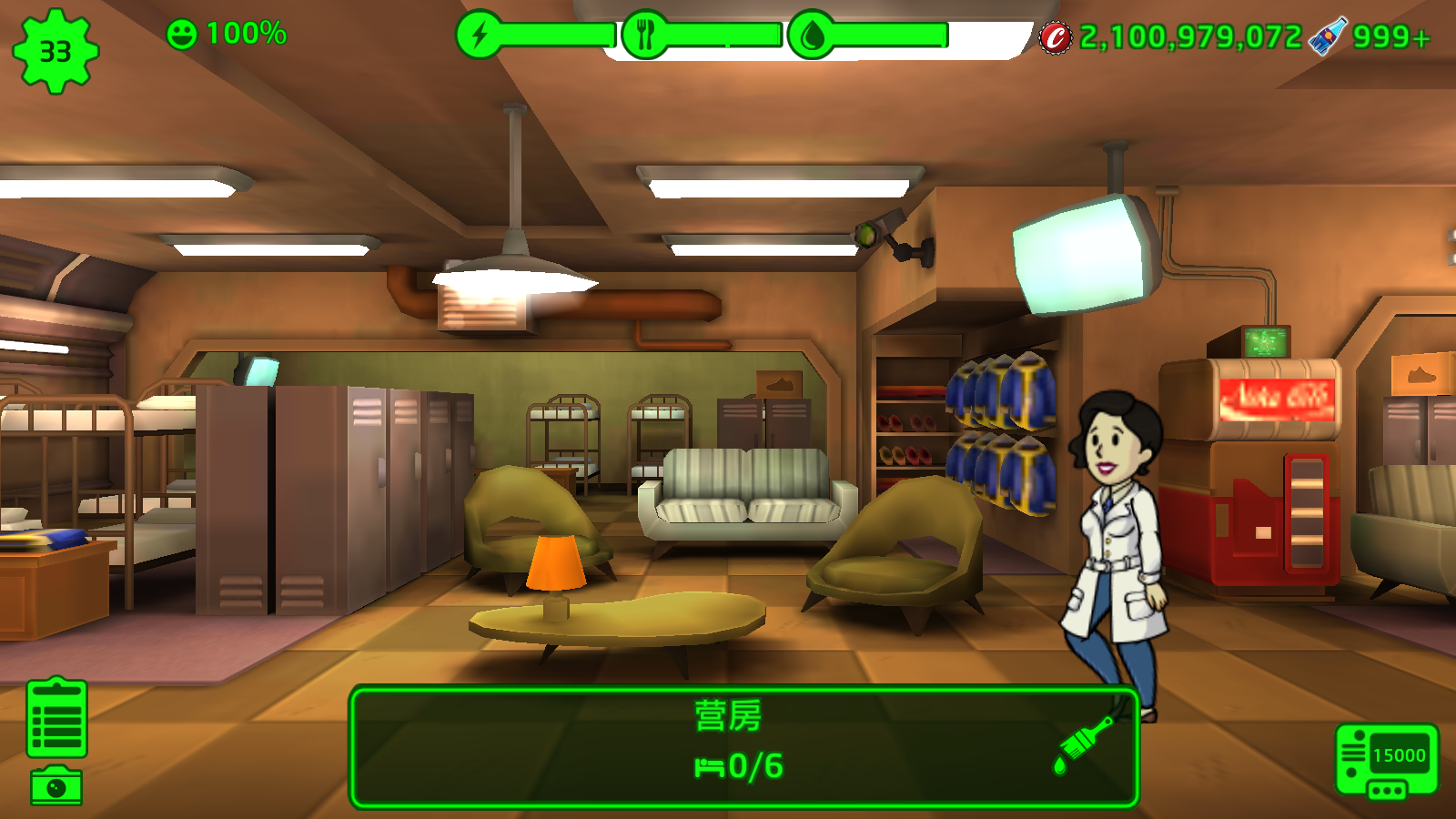Tap the camera screenshot button
Image resolution: width=1456 pixels, height=819 pixels.
[56, 786]
